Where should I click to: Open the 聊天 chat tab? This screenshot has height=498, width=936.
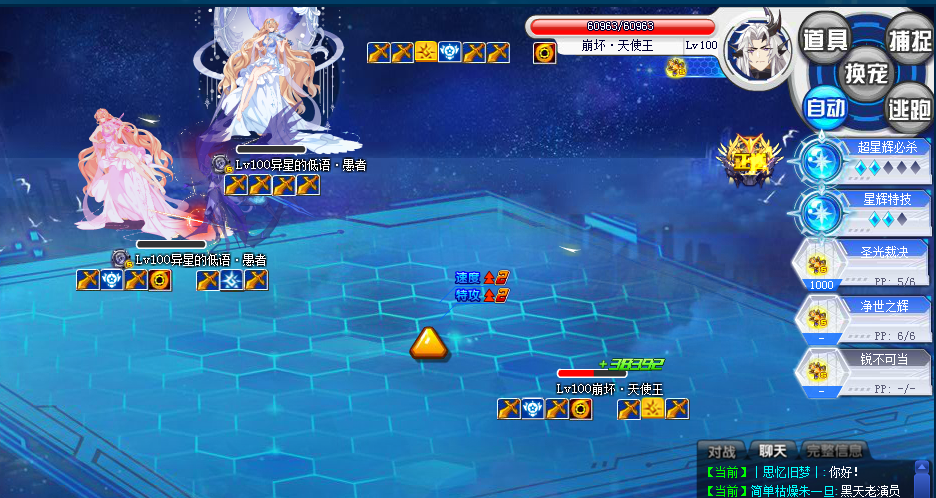pos(772,451)
